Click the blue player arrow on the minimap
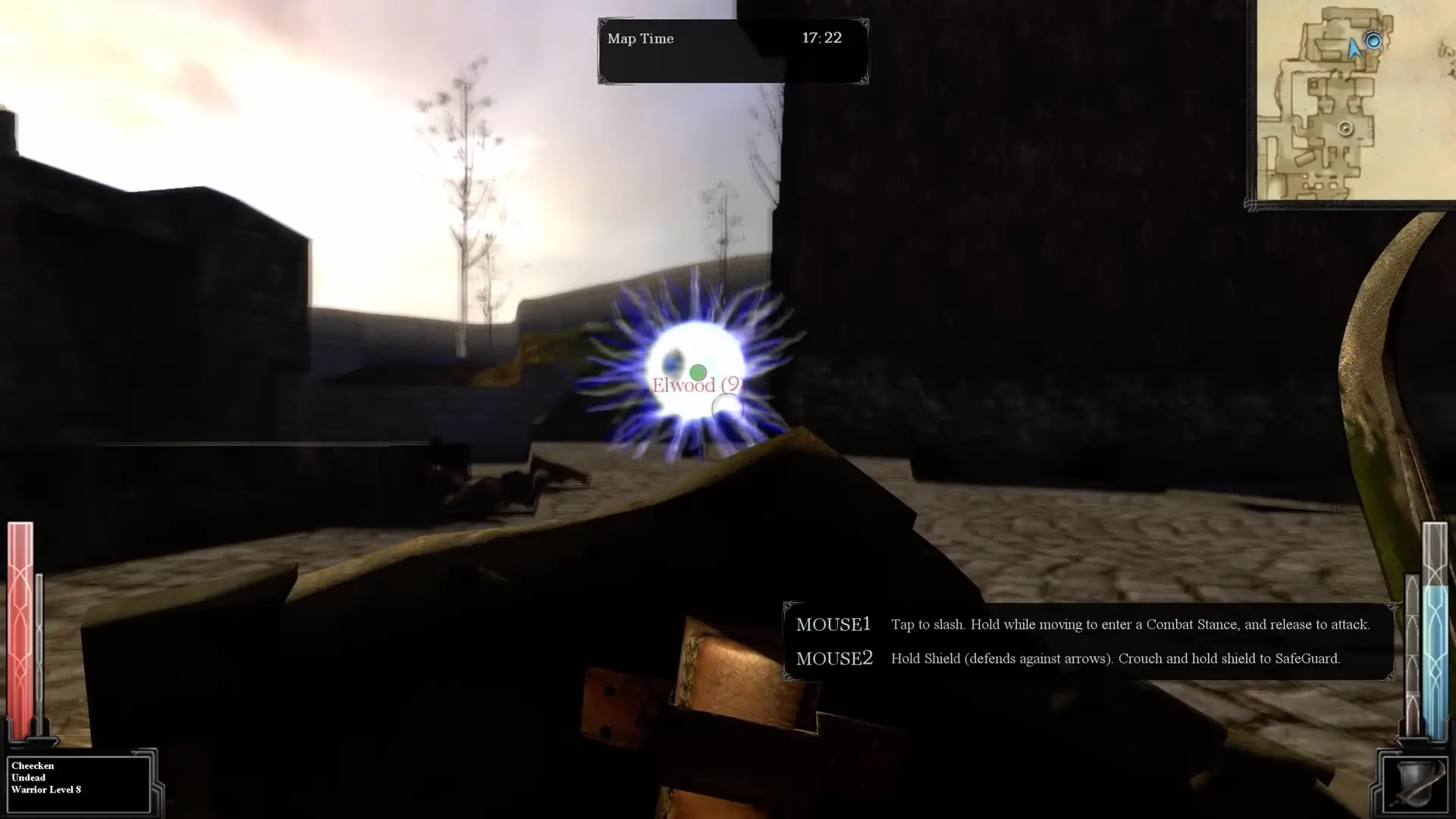 1354,49
